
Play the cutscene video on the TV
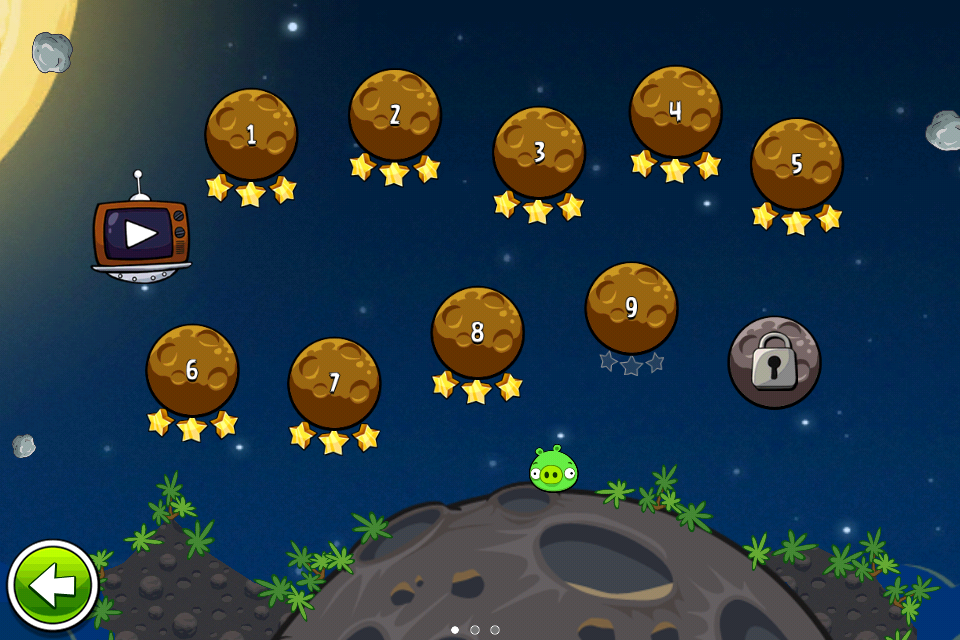click(x=141, y=234)
